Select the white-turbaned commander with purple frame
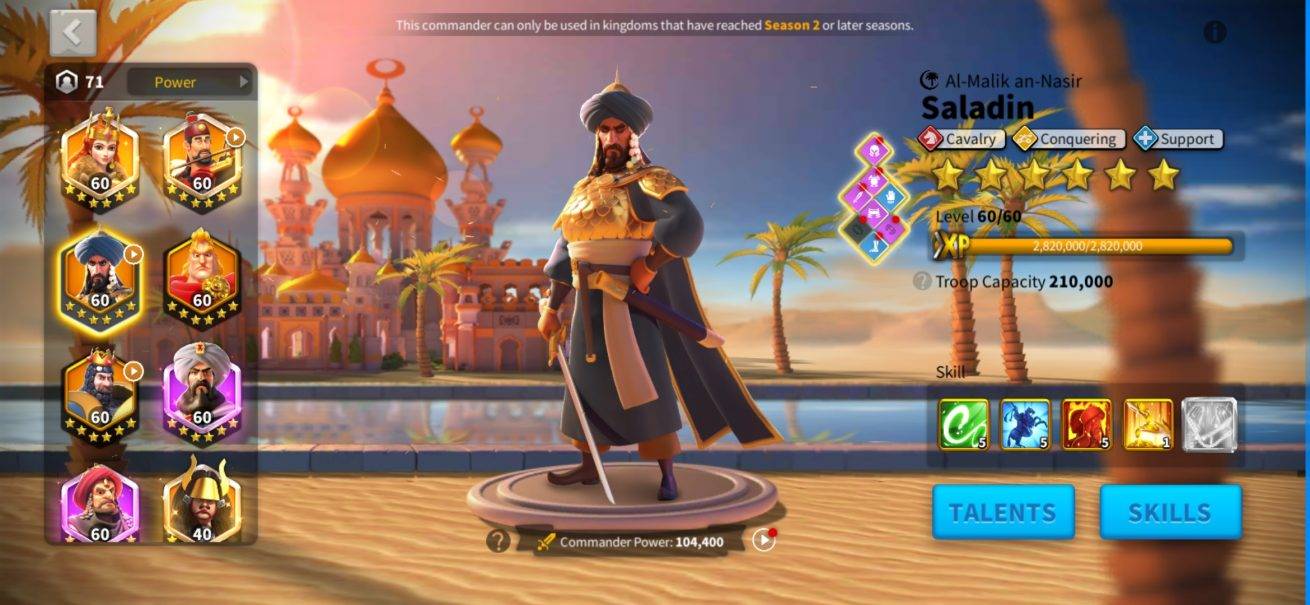The height and width of the screenshot is (605, 1310). (201, 392)
